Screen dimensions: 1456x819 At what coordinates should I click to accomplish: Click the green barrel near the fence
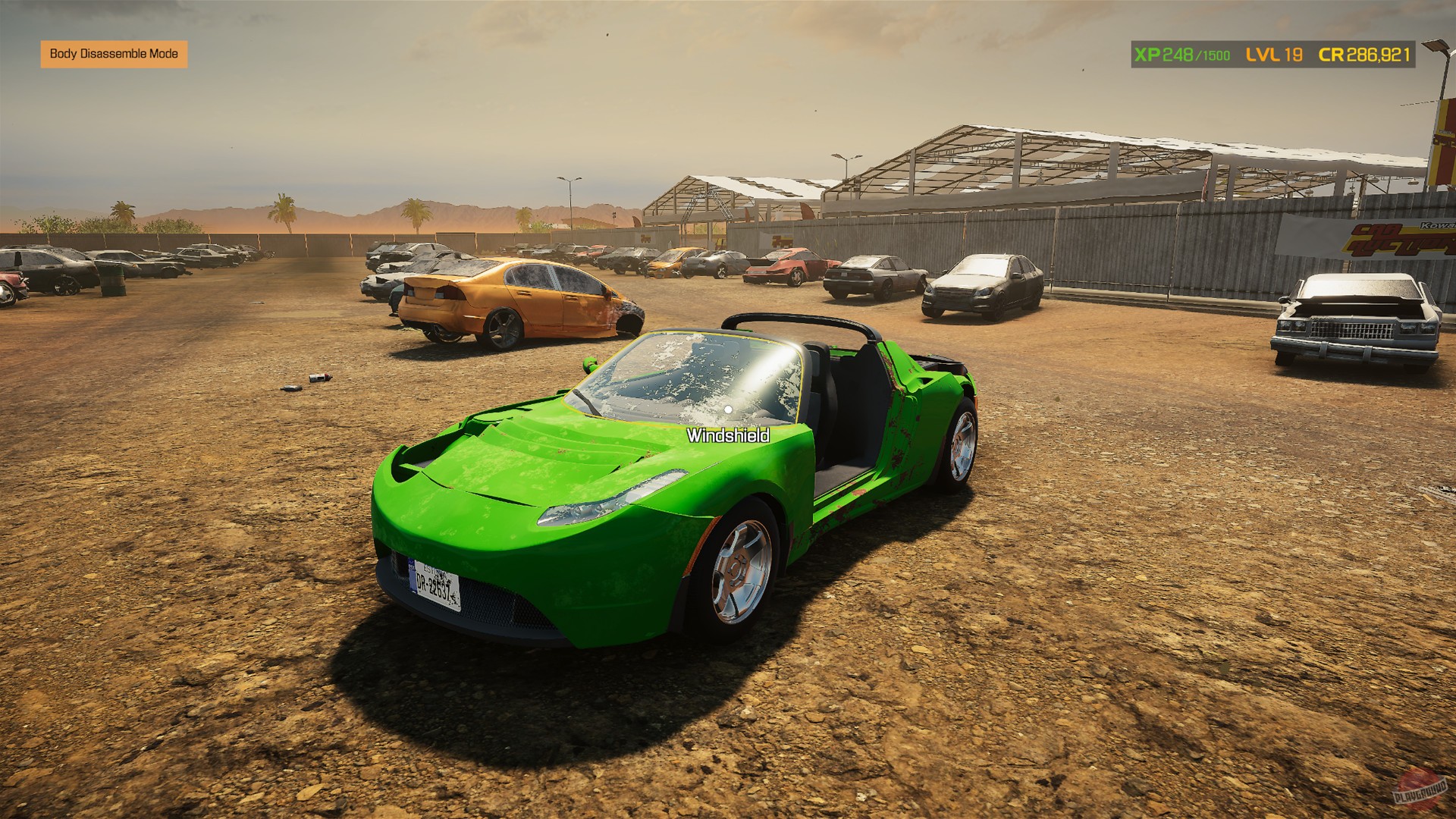114,281
